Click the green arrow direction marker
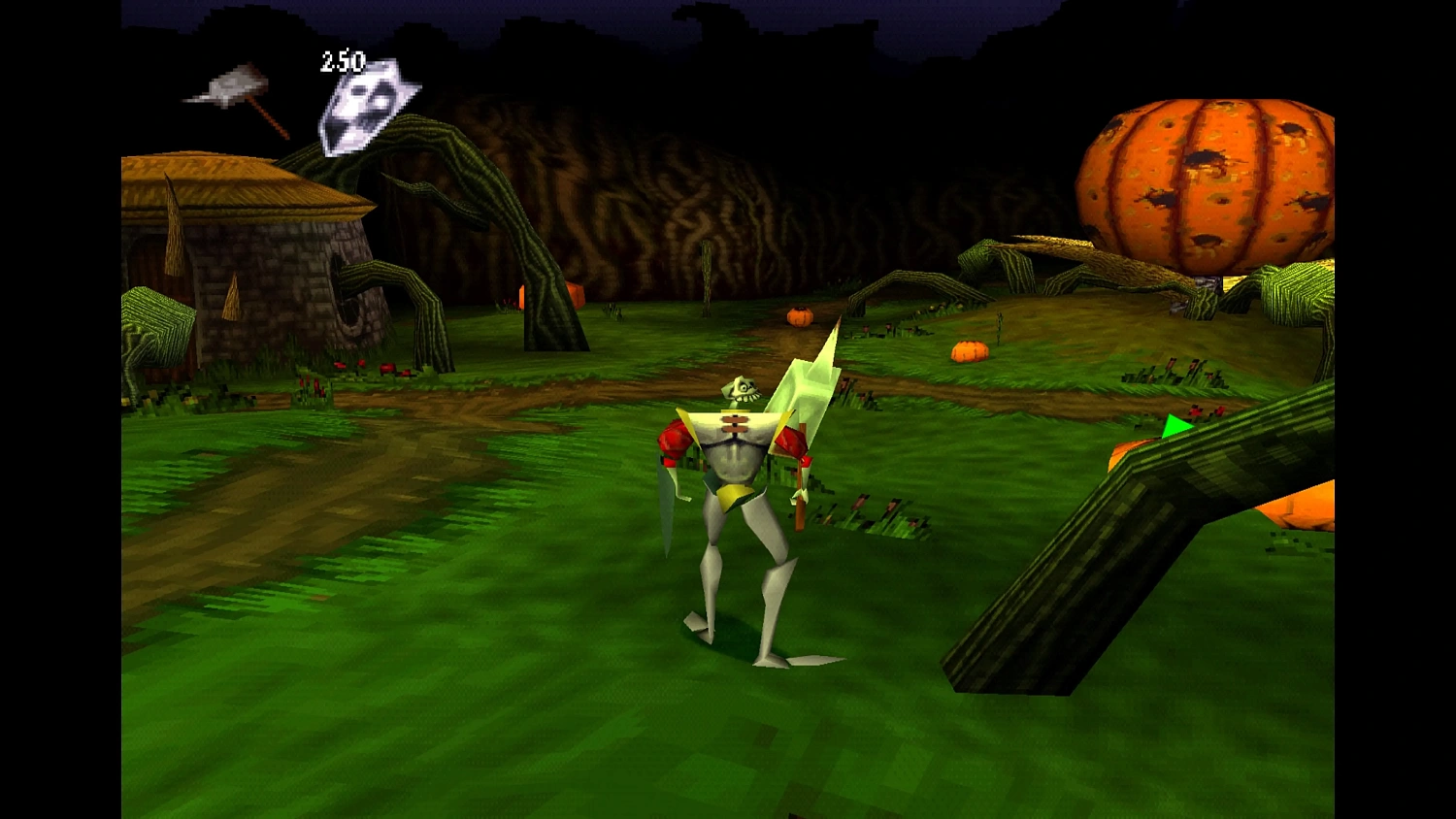 [1177, 425]
